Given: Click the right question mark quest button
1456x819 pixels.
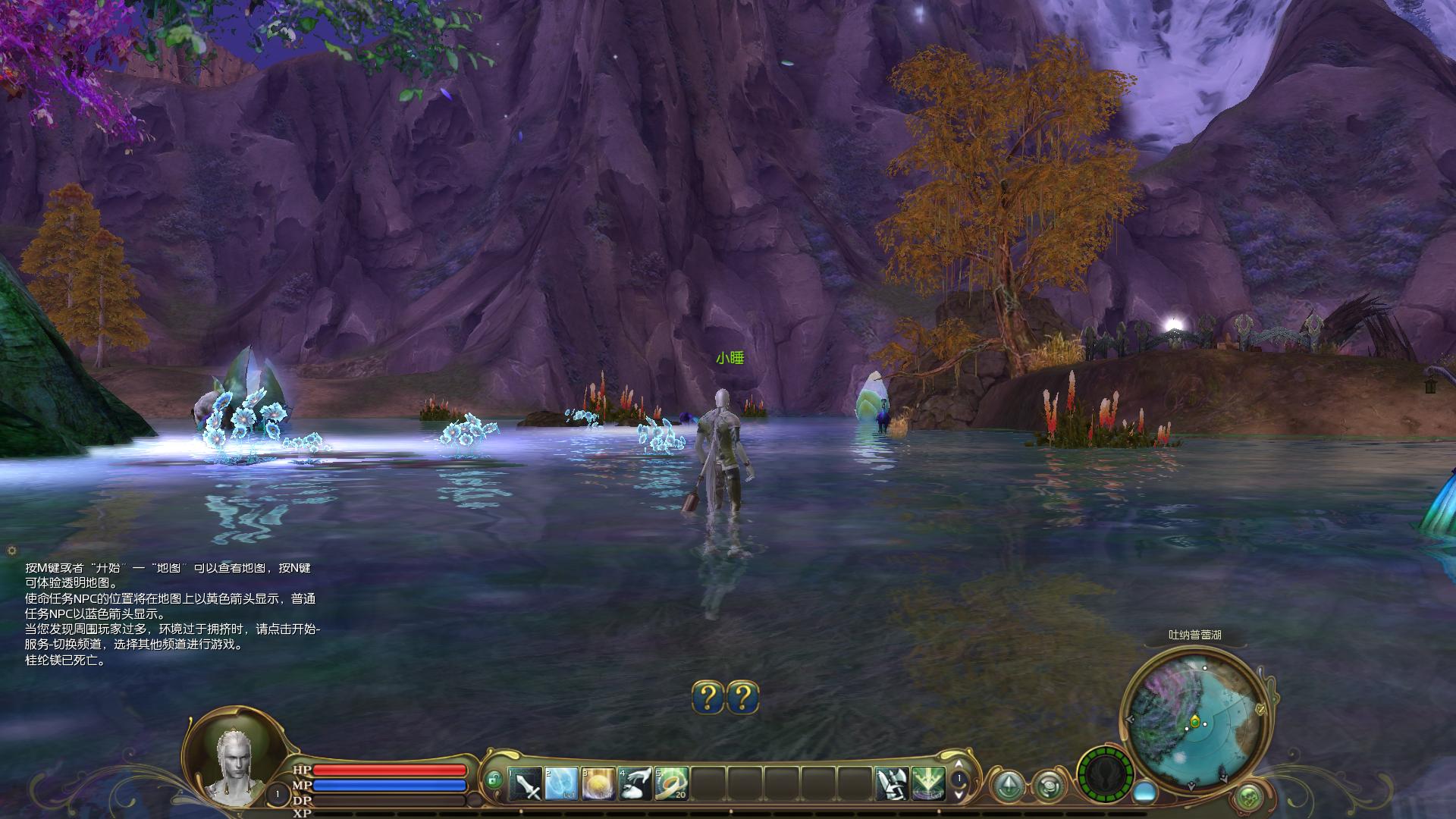Looking at the screenshot, I should 744,698.
